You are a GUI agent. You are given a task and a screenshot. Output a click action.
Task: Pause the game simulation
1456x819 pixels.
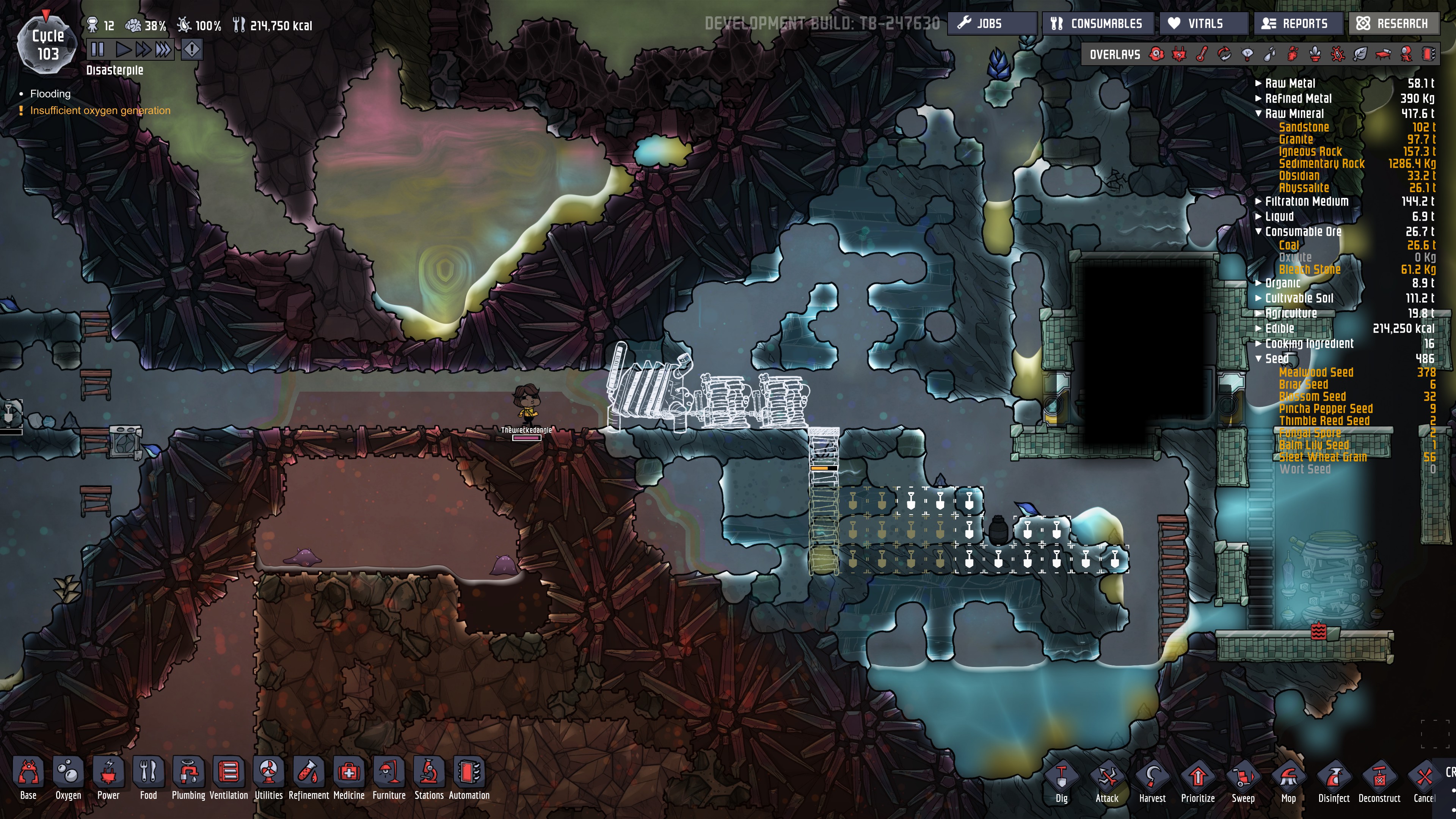click(x=97, y=50)
